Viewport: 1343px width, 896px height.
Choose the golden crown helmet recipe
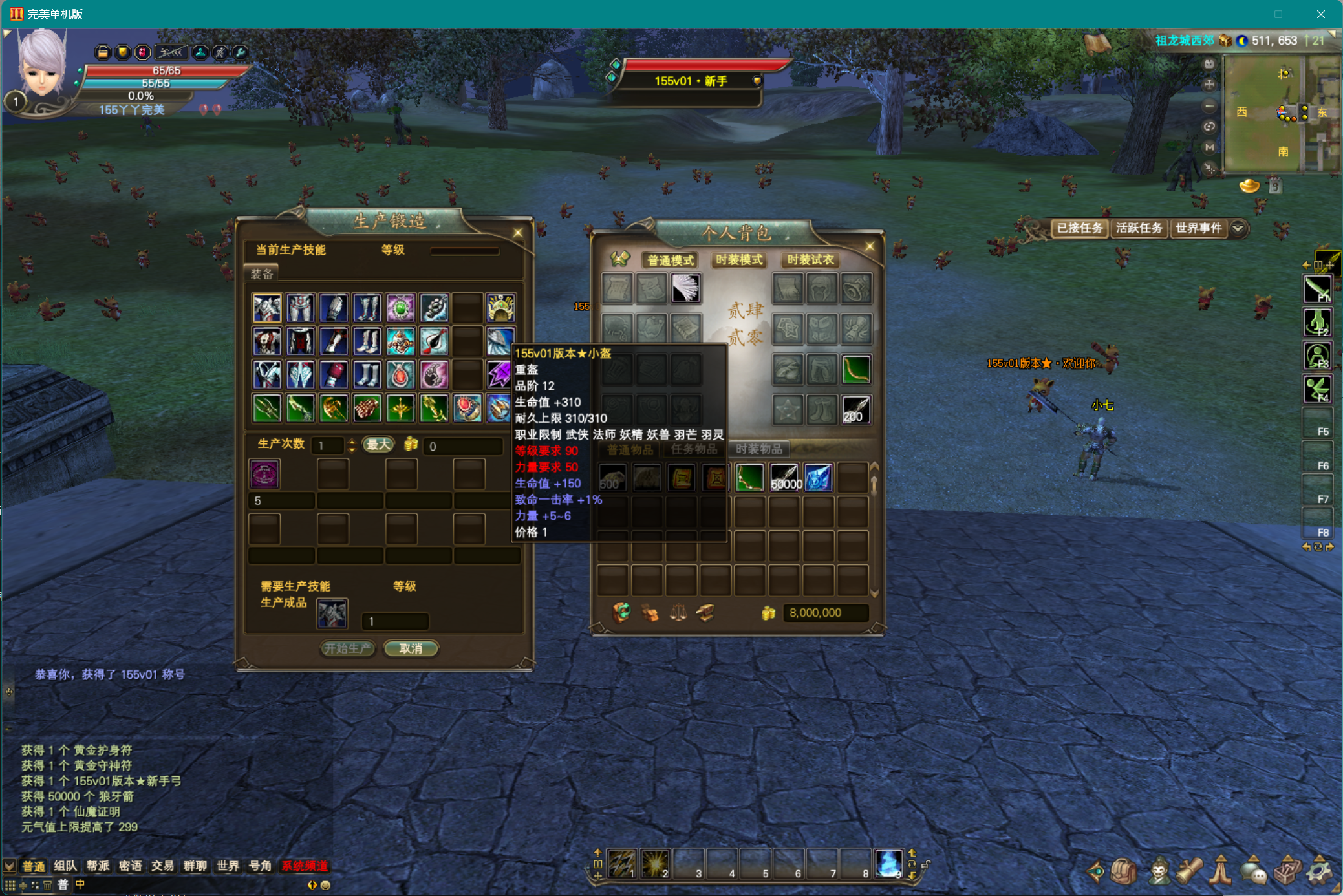click(x=500, y=308)
